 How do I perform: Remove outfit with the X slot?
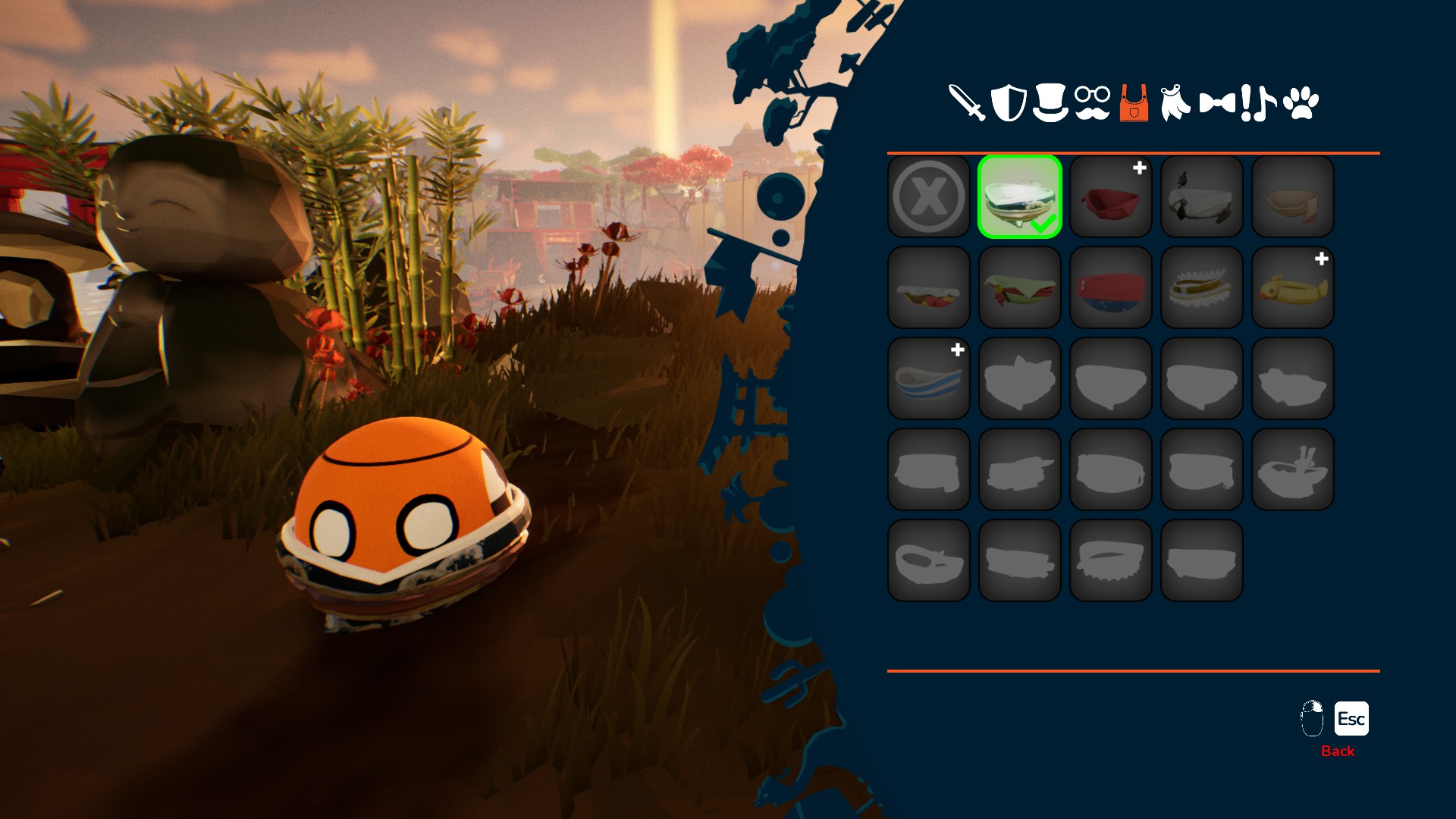coord(929,196)
